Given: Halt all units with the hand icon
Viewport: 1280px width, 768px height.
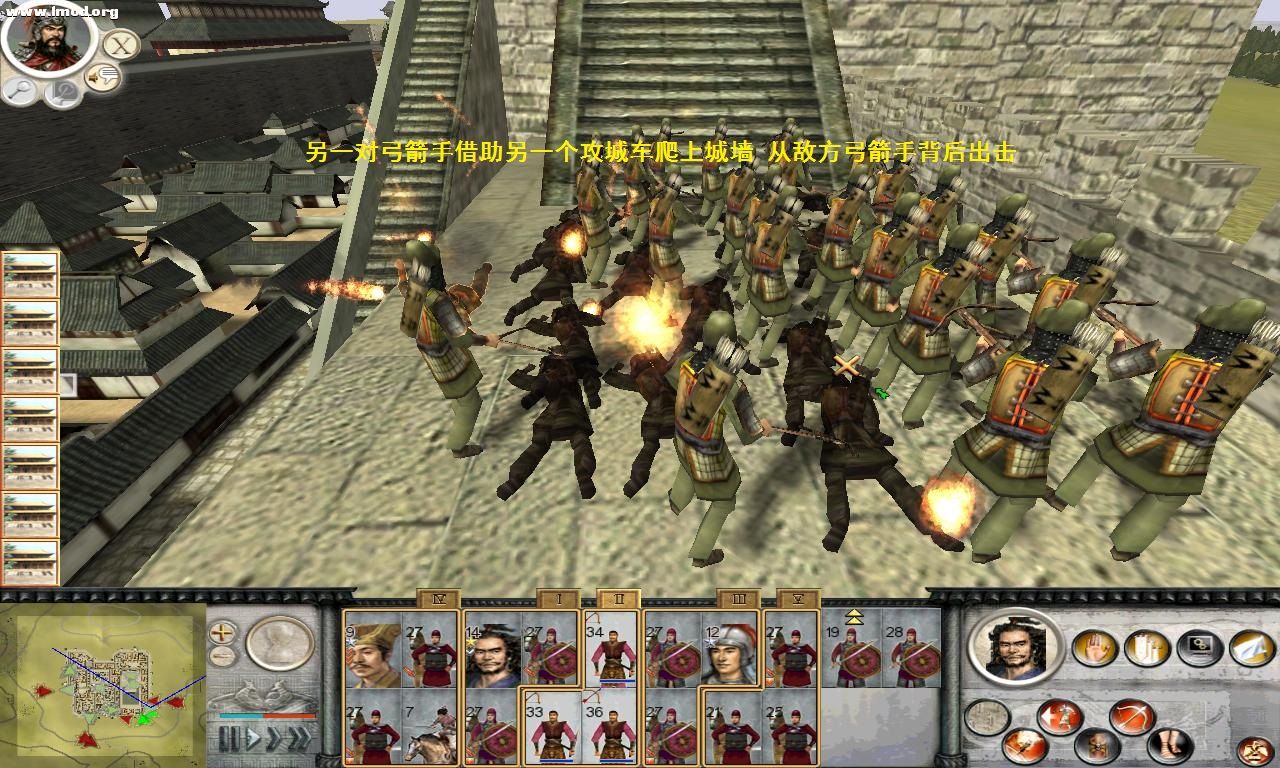Looking at the screenshot, I should coord(1093,648).
